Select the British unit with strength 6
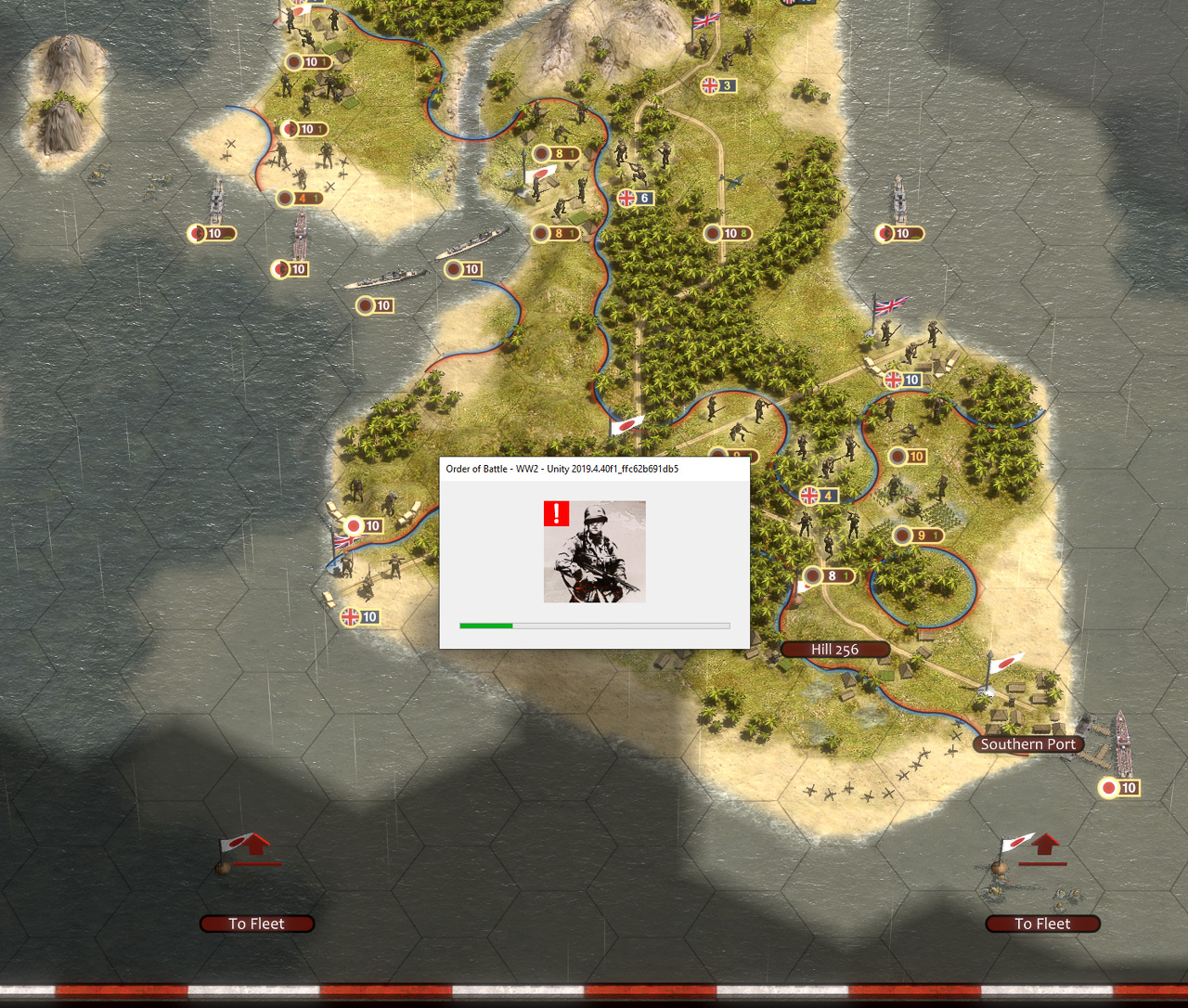Viewport: 1188px width, 1008px height. click(x=635, y=198)
